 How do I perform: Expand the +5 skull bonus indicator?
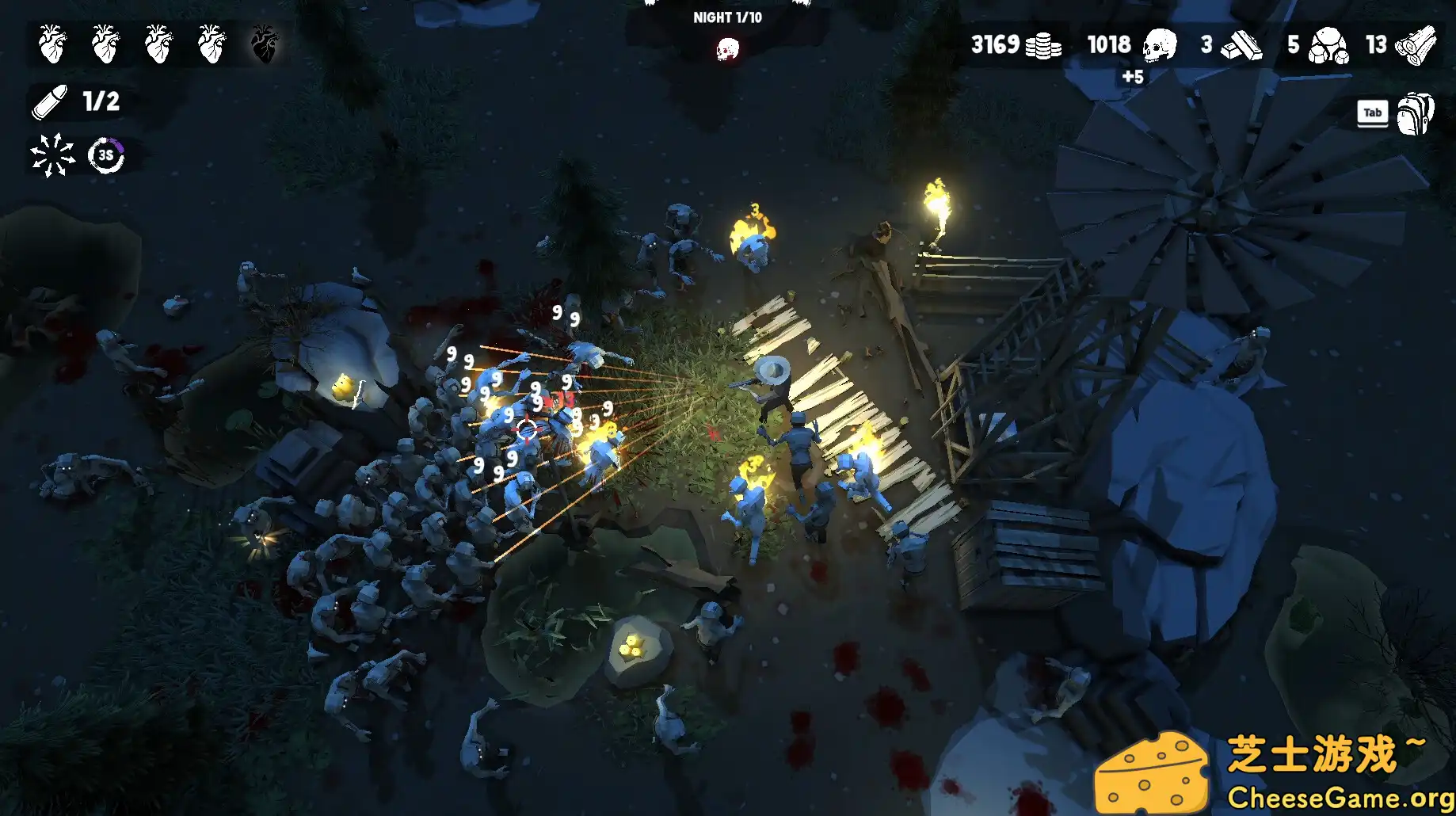pos(1134,77)
